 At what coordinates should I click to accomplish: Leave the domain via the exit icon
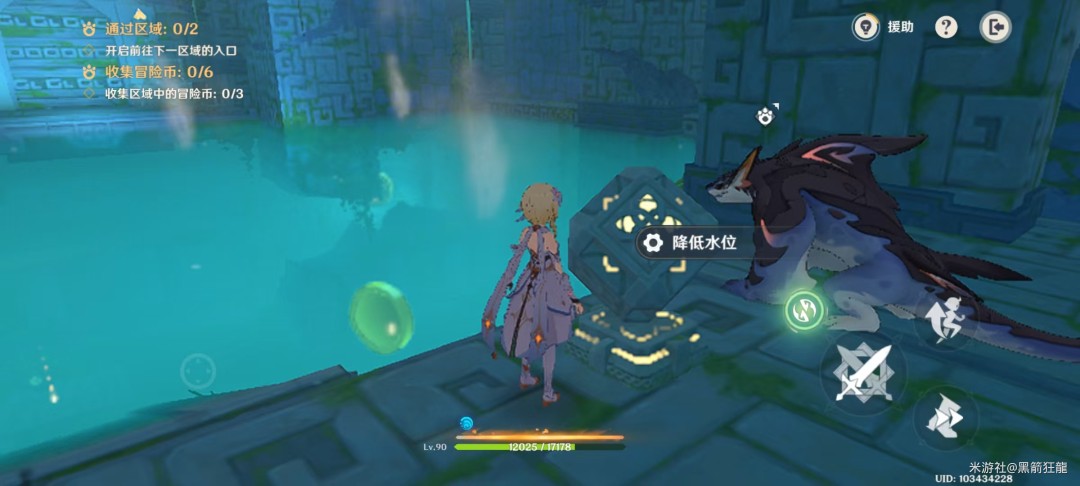(x=994, y=27)
